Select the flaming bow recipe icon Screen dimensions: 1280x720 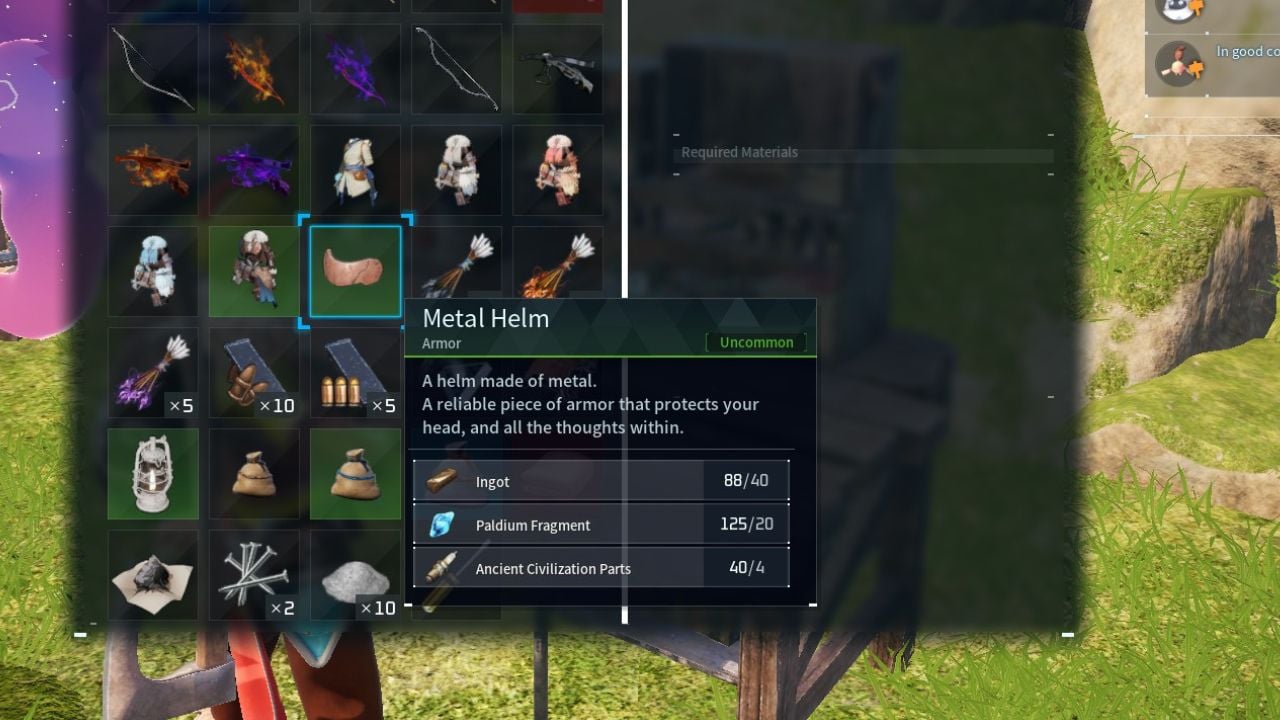254,68
